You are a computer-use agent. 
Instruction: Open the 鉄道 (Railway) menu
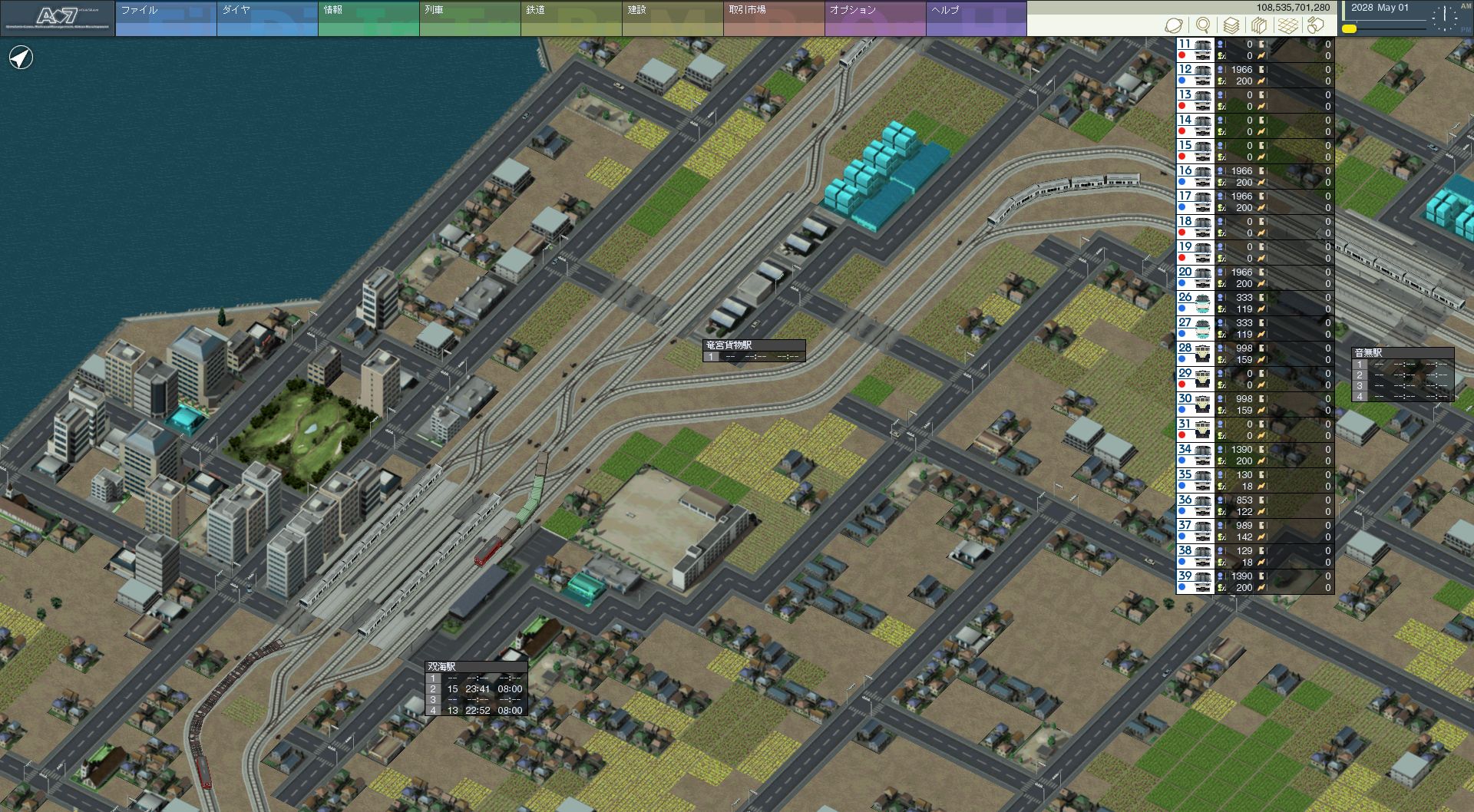coord(571,18)
